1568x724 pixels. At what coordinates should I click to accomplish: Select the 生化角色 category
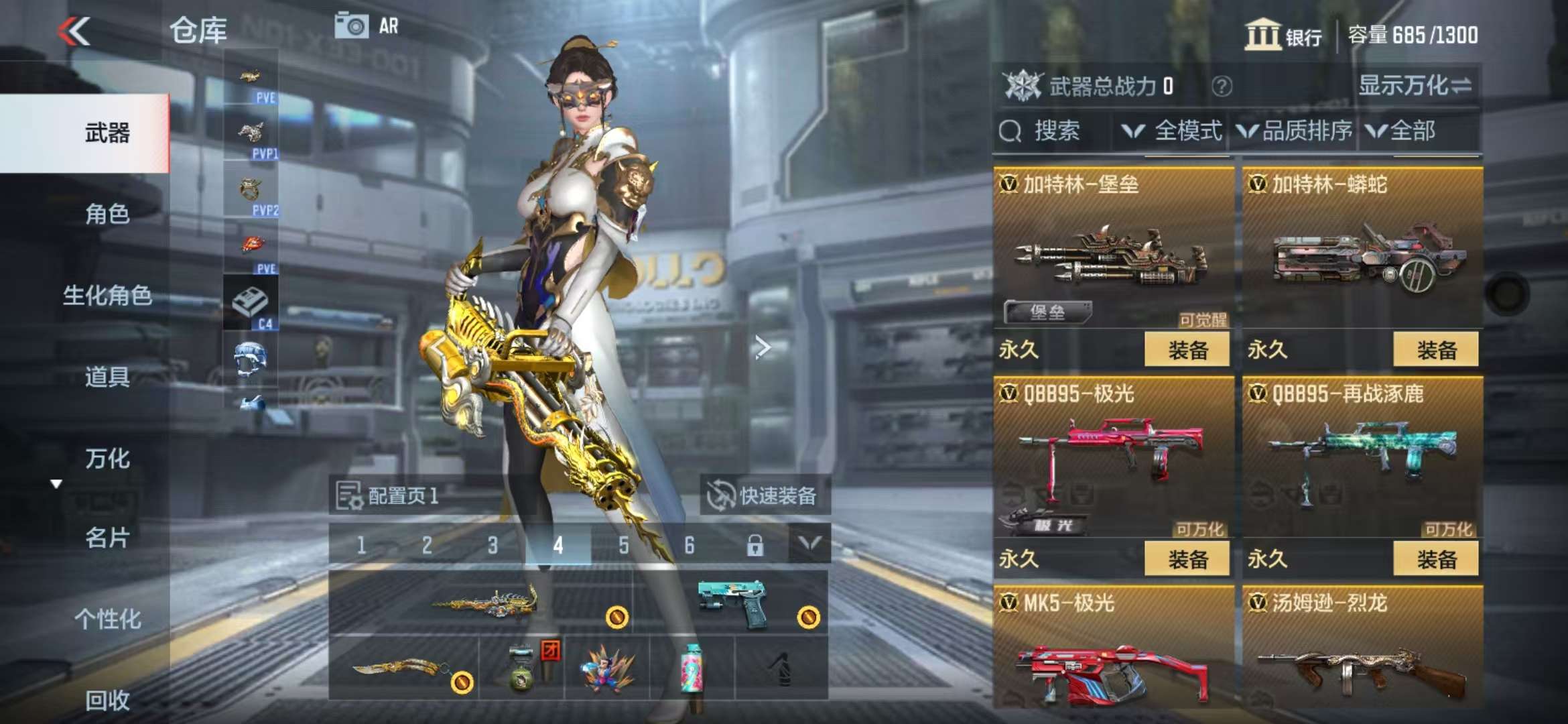pyautogui.click(x=107, y=296)
